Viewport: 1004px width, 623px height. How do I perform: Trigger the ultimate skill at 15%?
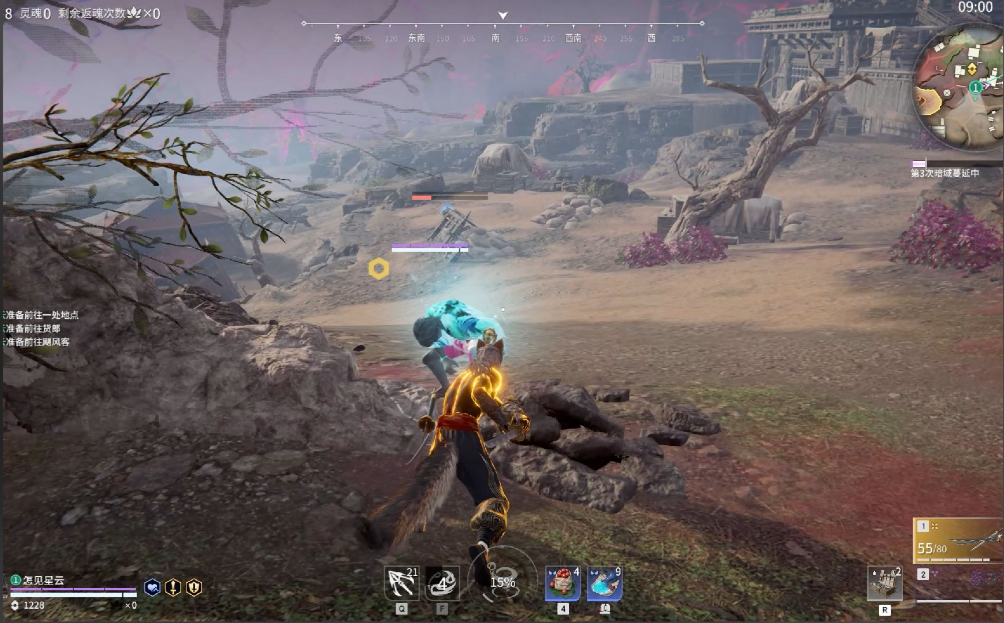coord(501,581)
